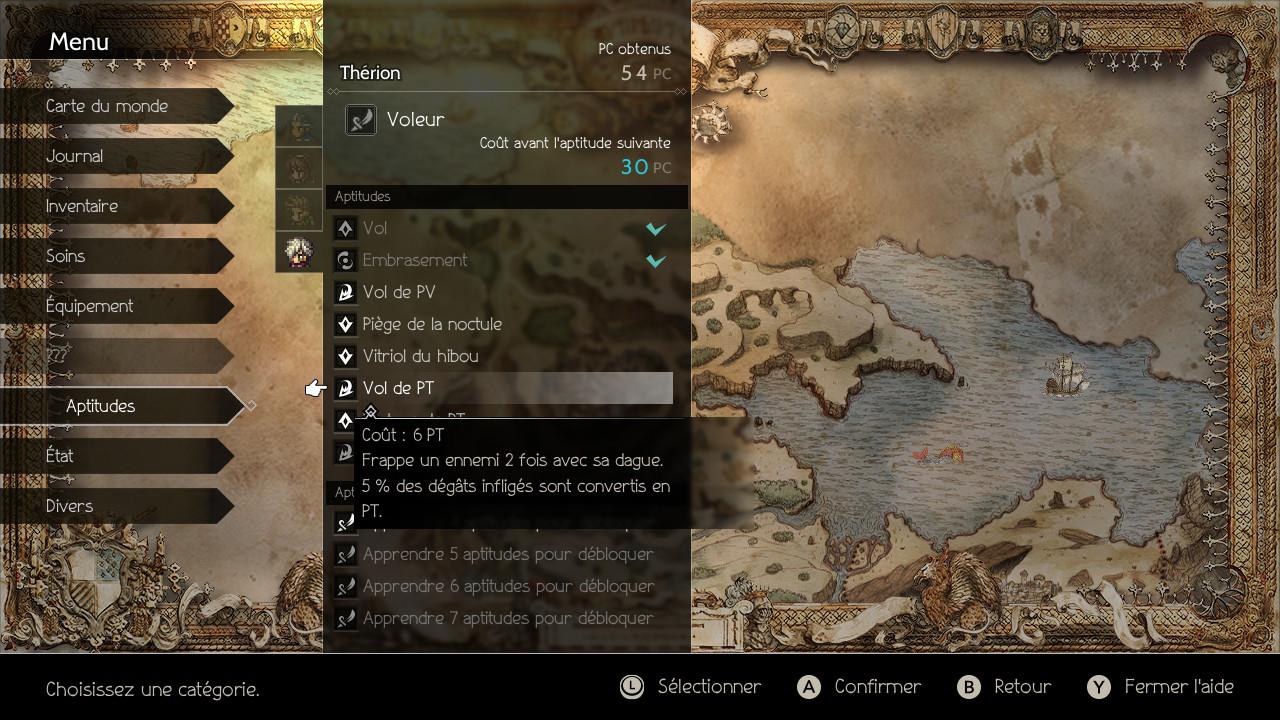
Task: Select Vitriol du hibou skill
Action: coord(500,356)
